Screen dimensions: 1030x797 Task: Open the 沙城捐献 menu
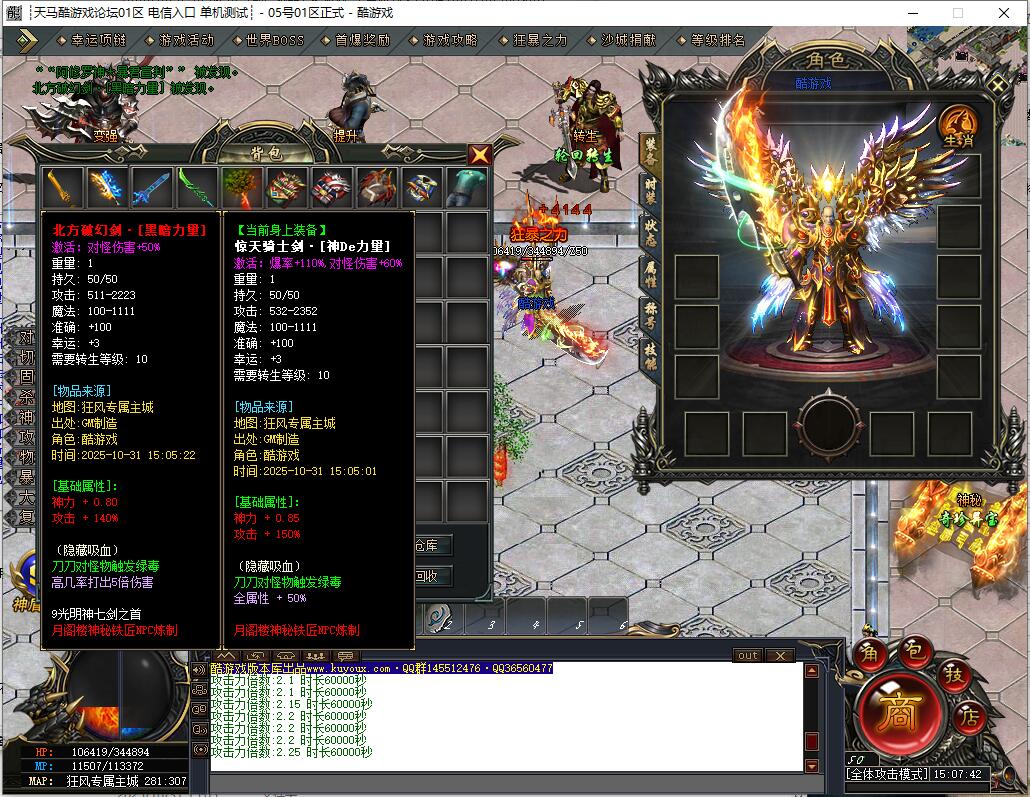coord(628,41)
